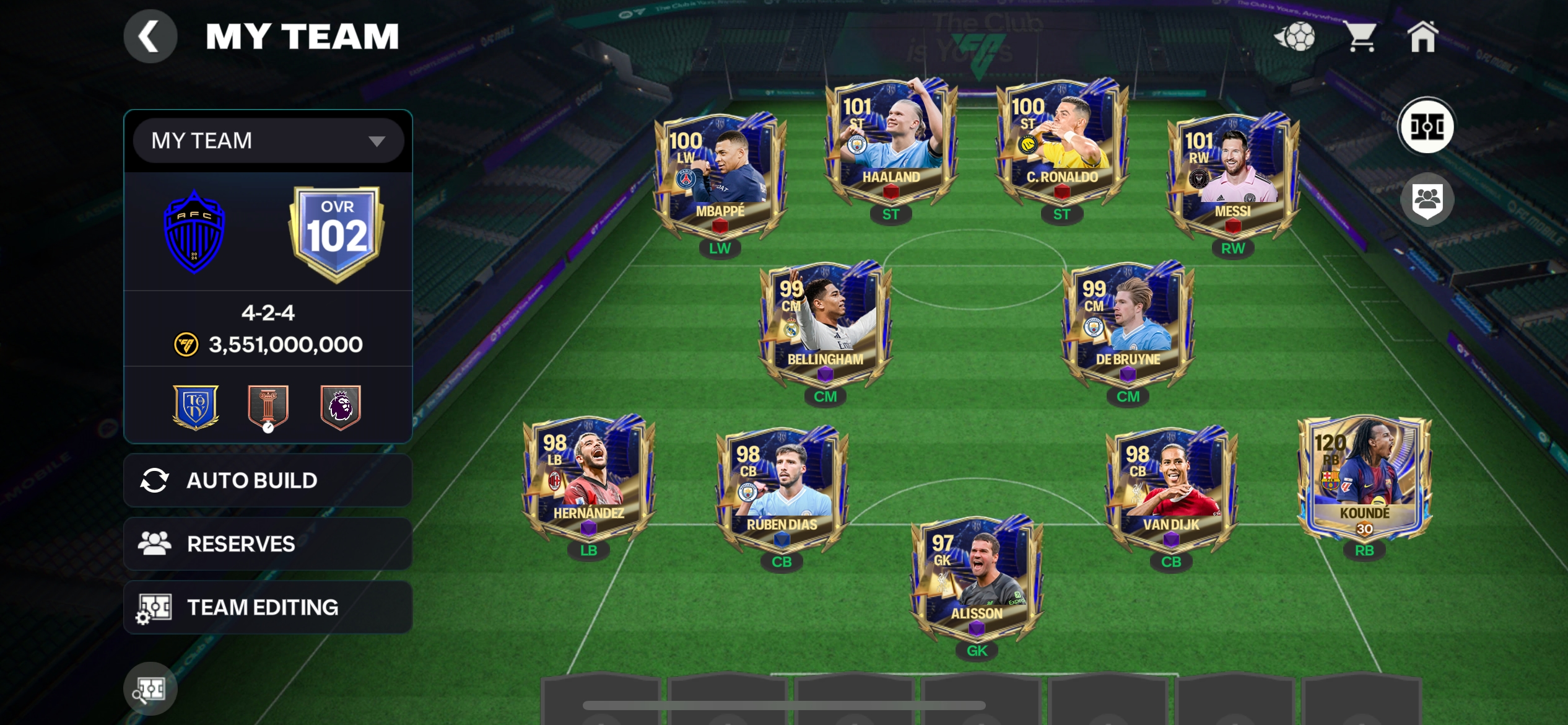Select Bellingham's CM card
Screen dimensions: 1568x725
tap(825, 325)
